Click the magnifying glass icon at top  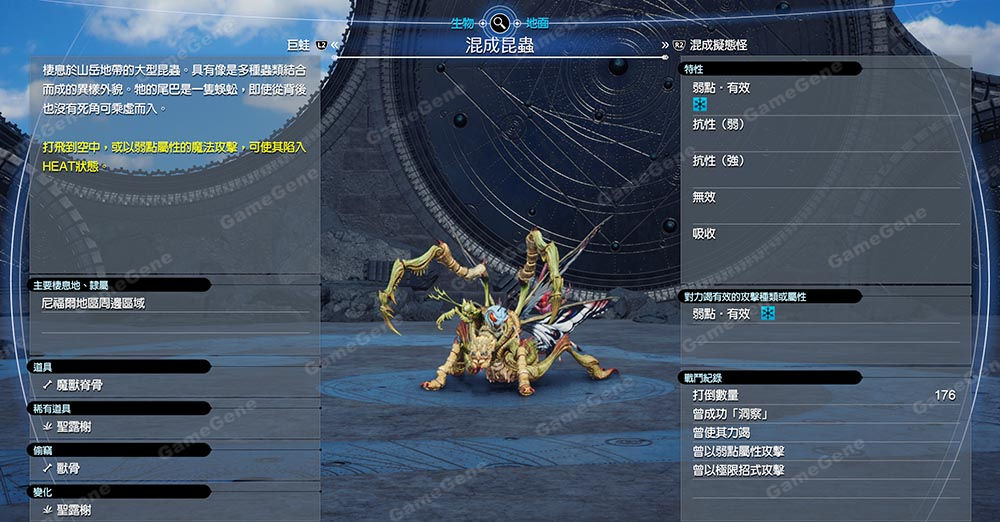click(x=498, y=22)
